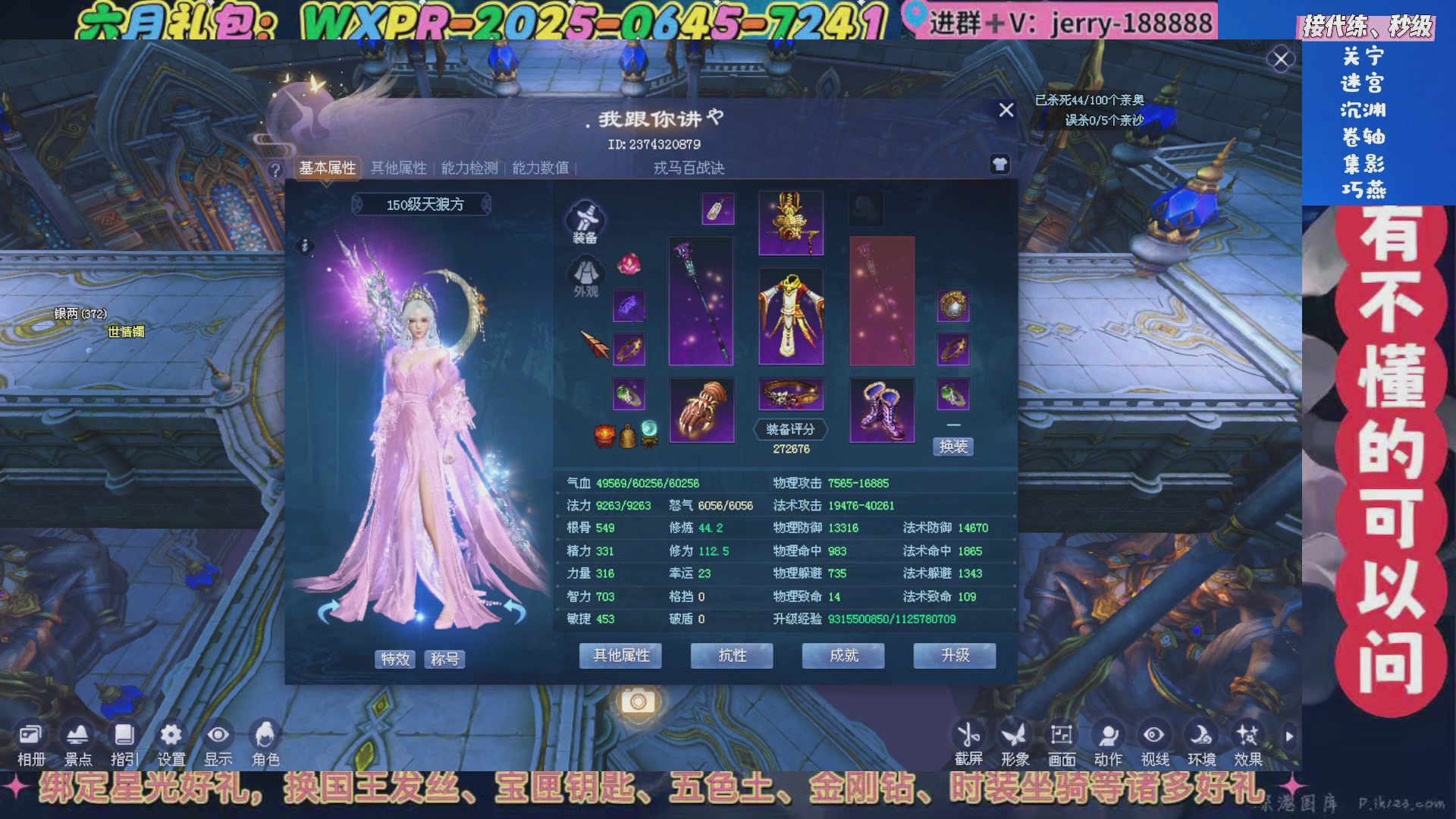1456x819 pixels.
Task: Expand the toolbar with the right arrow chevron
Action: (1289, 736)
